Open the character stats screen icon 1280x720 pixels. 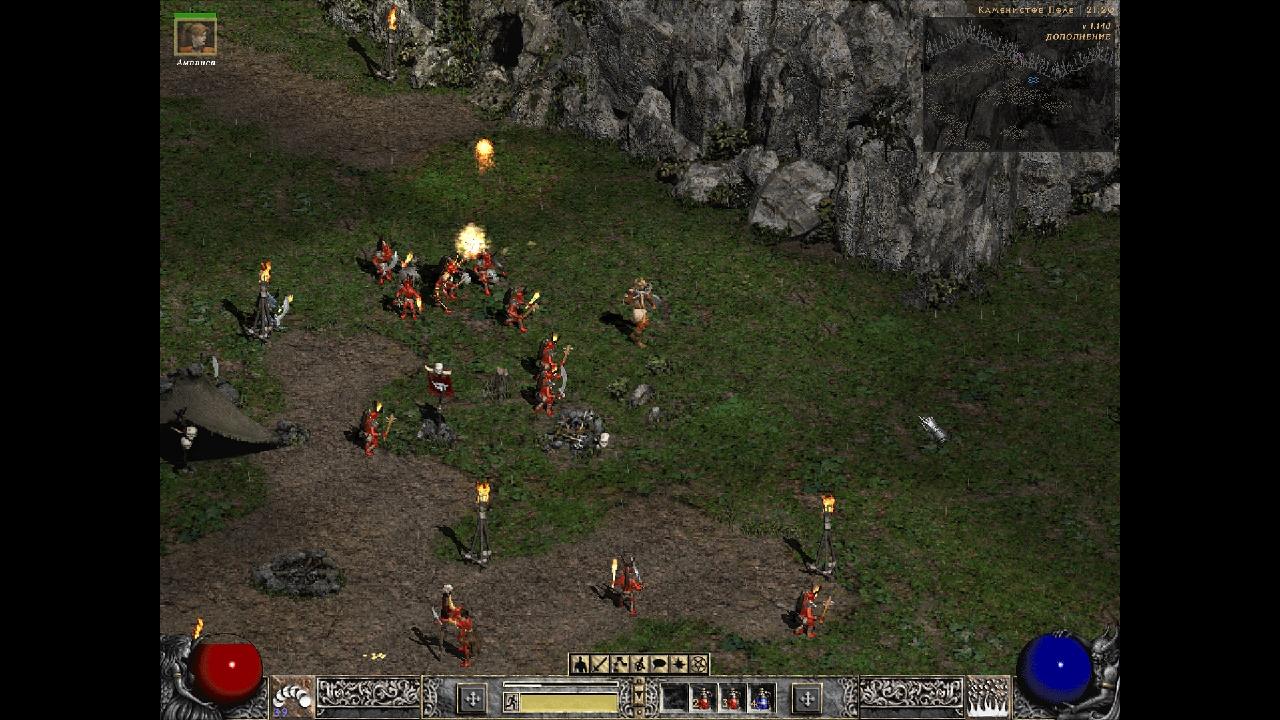click(x=580, y=664)
